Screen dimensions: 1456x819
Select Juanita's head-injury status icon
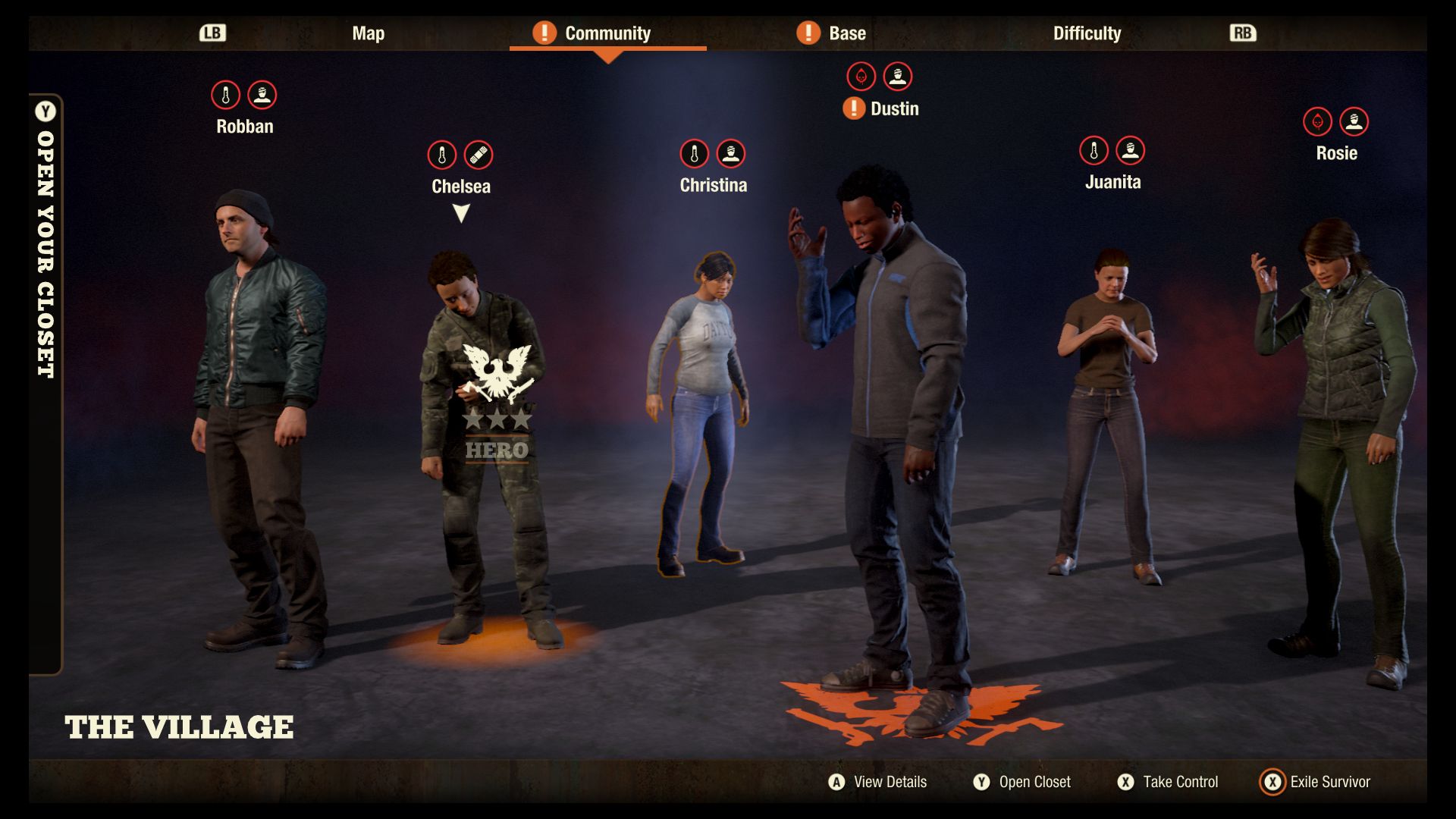(x=1129, y=149)
